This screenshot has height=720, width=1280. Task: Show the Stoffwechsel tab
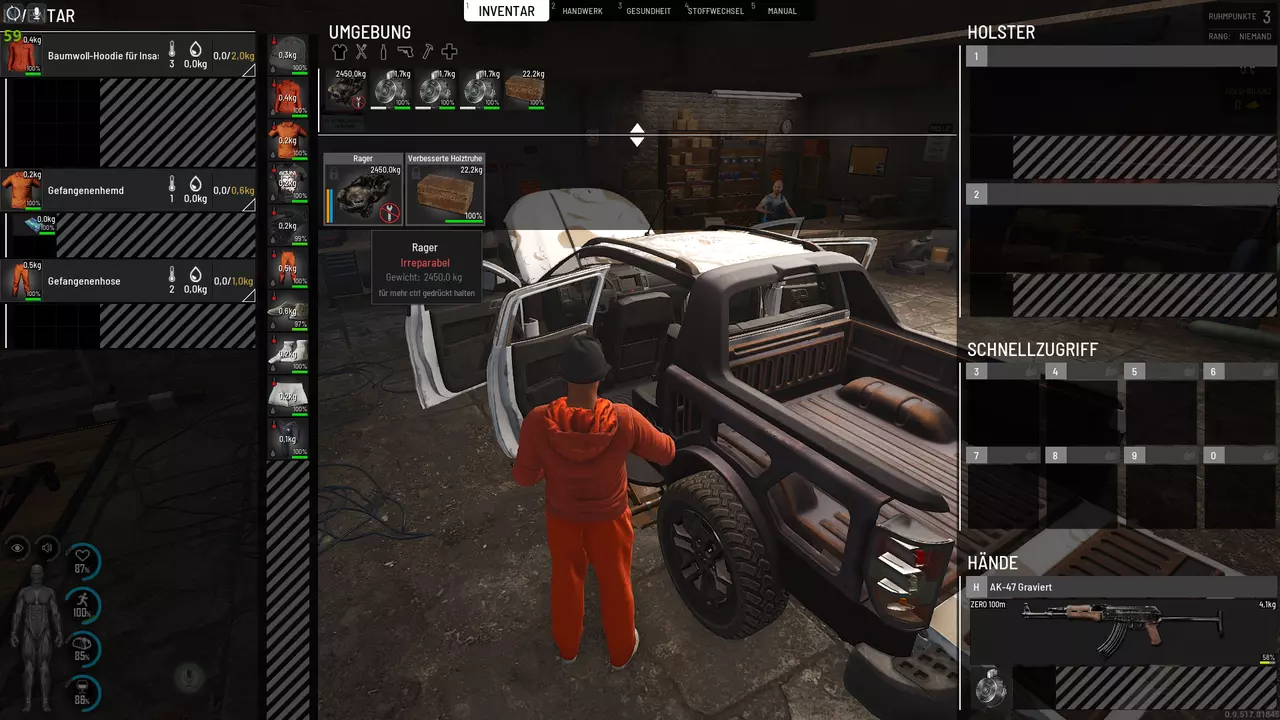click(715, 11)
